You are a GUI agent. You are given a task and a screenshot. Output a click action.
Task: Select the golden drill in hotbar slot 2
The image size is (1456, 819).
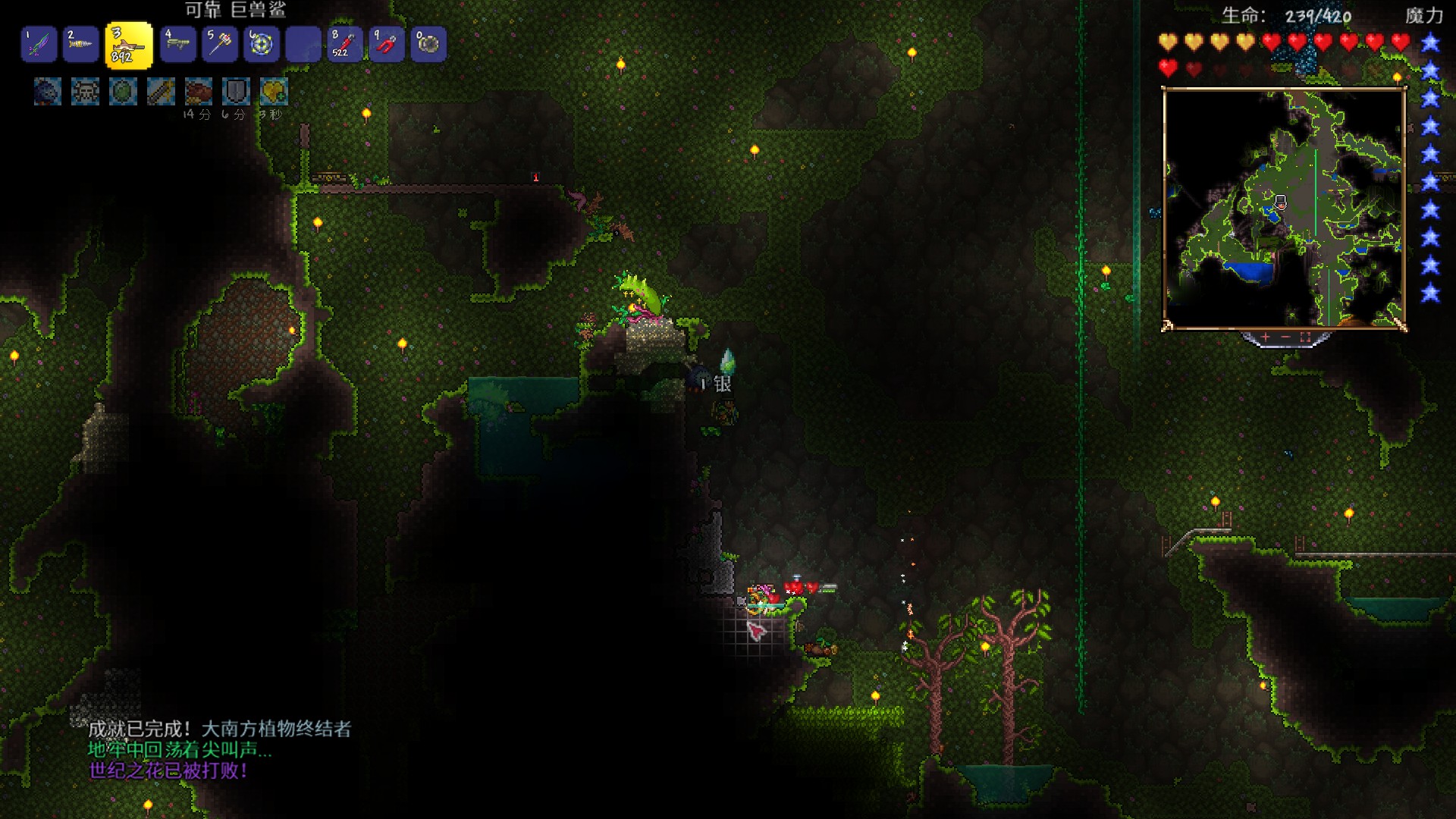[80, 45]
